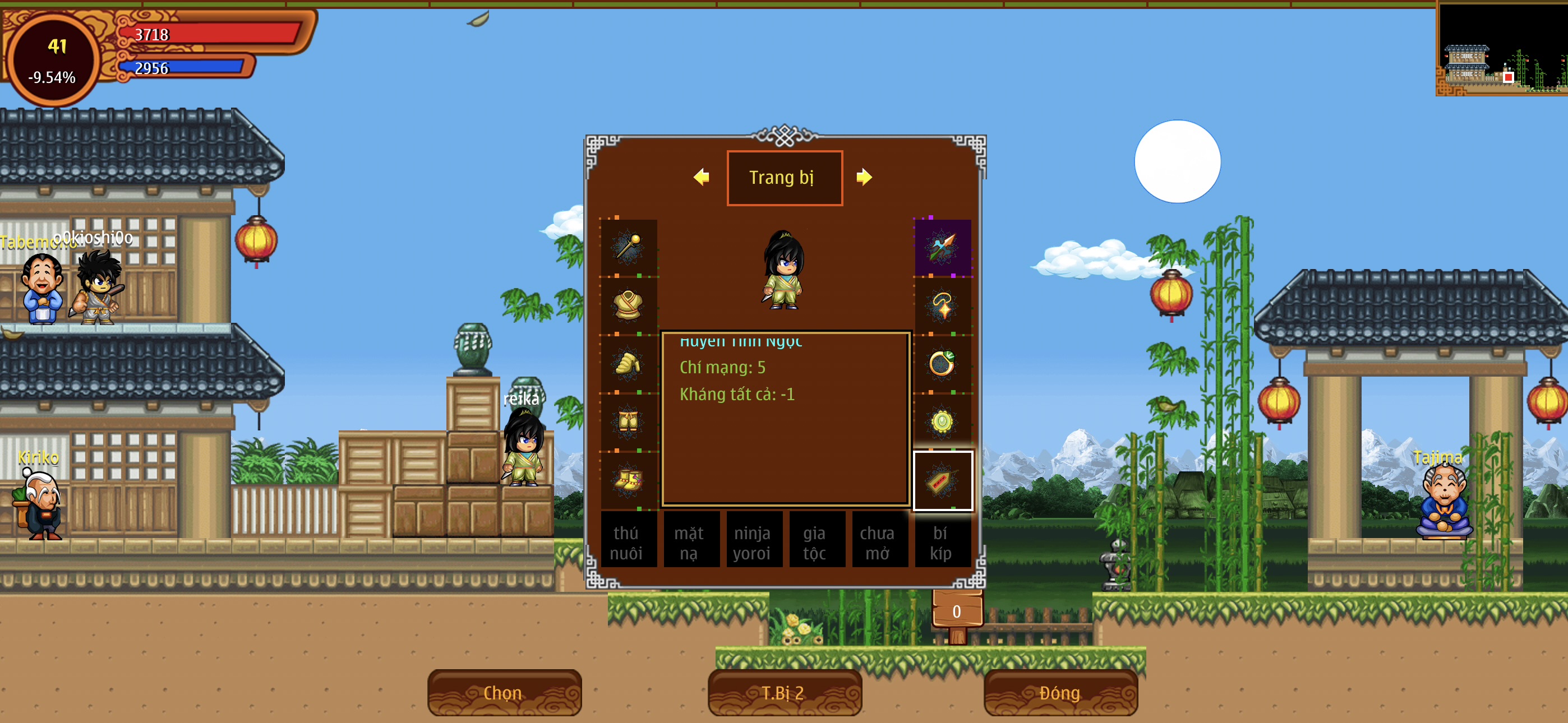Select the ninja yoroi slot
Image resolution: width=1568 pixels, height=723 pixels.
point(753,541)
